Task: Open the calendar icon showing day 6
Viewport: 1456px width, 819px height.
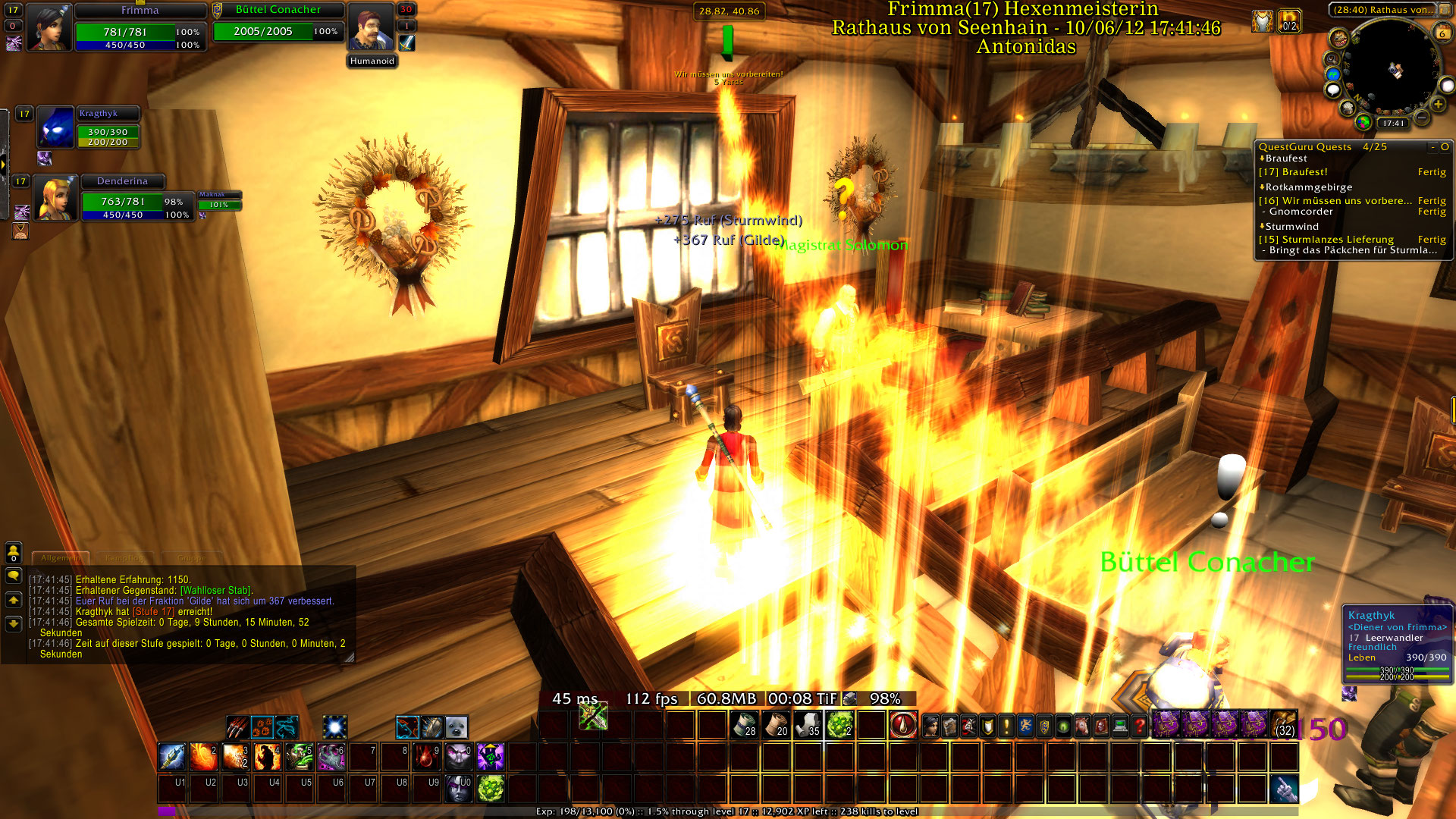Action: point(1442,33)
